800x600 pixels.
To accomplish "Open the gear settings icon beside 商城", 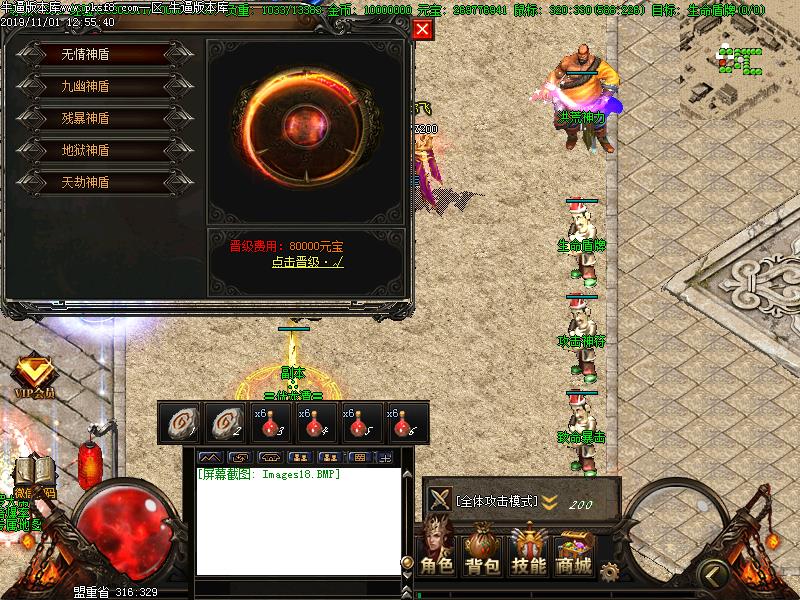I will point(609,571).
